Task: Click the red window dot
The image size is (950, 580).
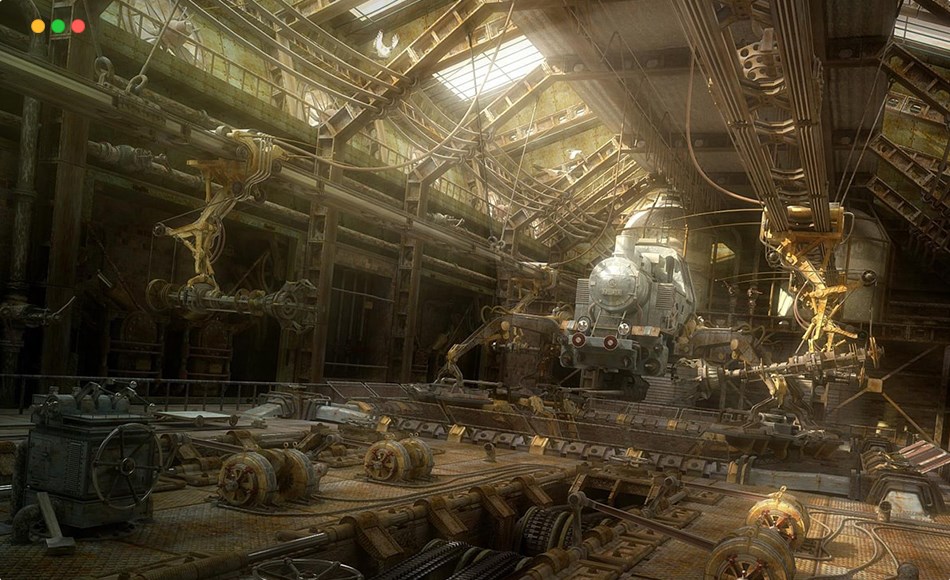Action: 78,26
